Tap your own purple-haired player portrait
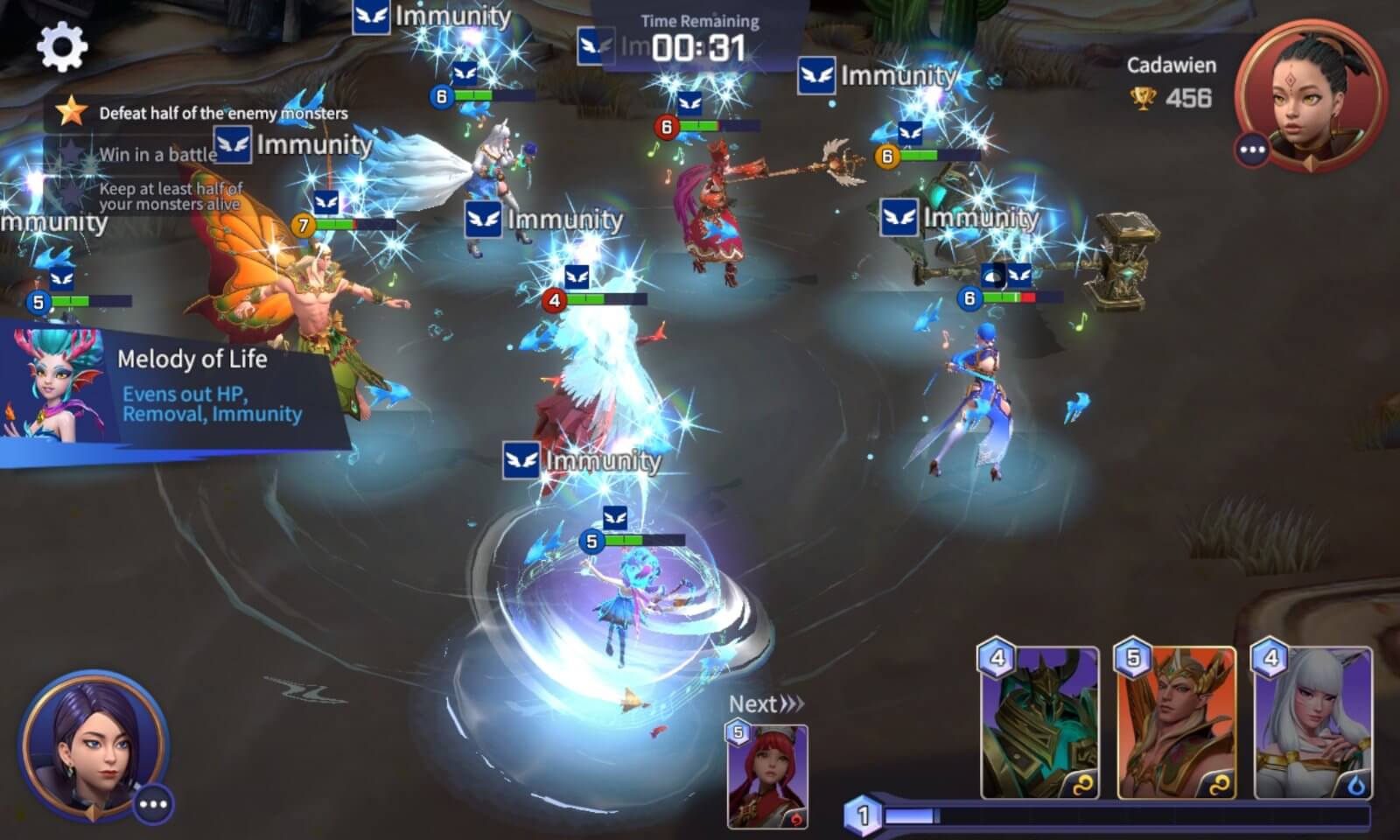The height and width of the screenshot is (840, 1400). 90,744
